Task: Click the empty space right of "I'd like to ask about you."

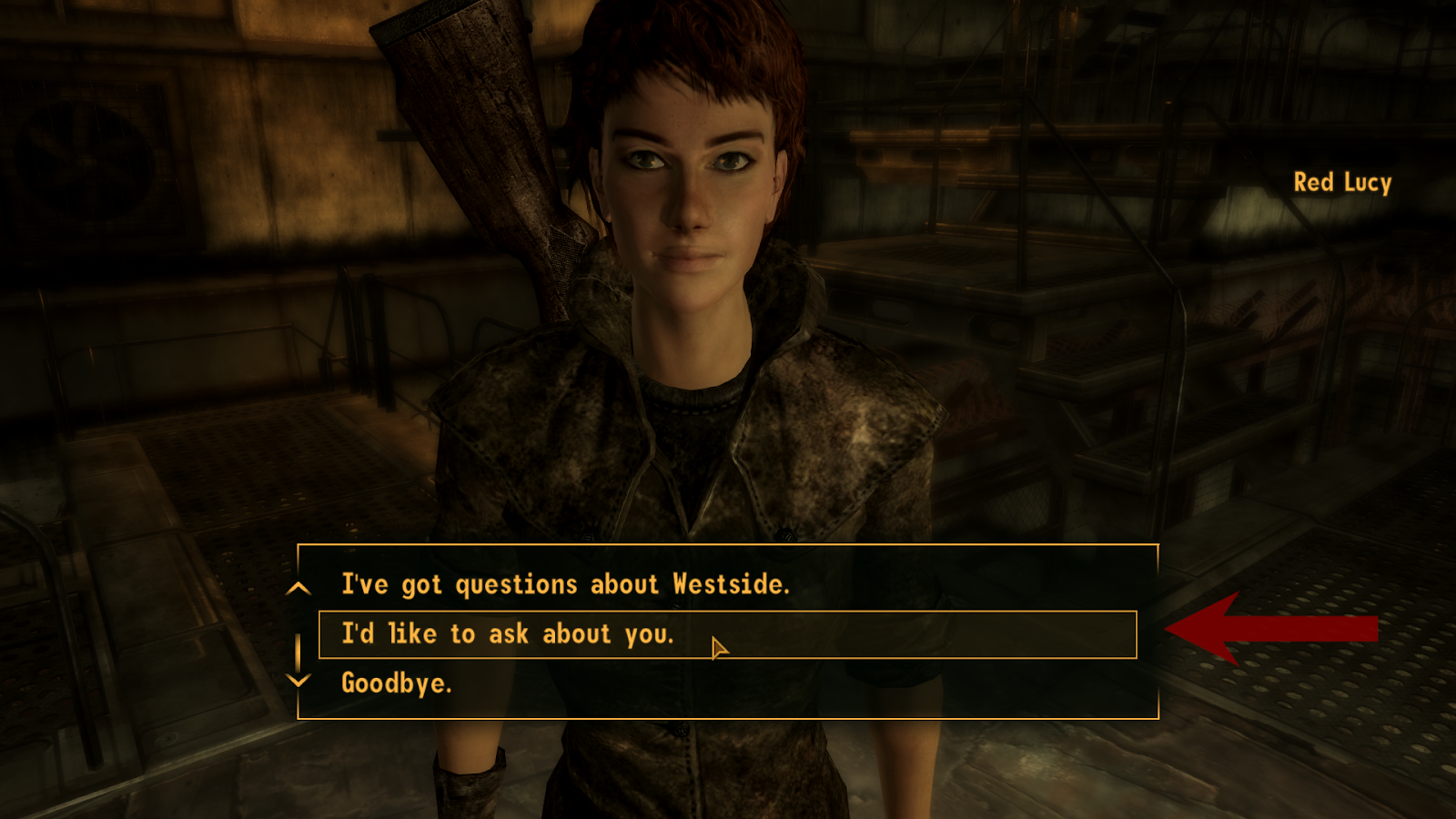Action: (910, 633)
